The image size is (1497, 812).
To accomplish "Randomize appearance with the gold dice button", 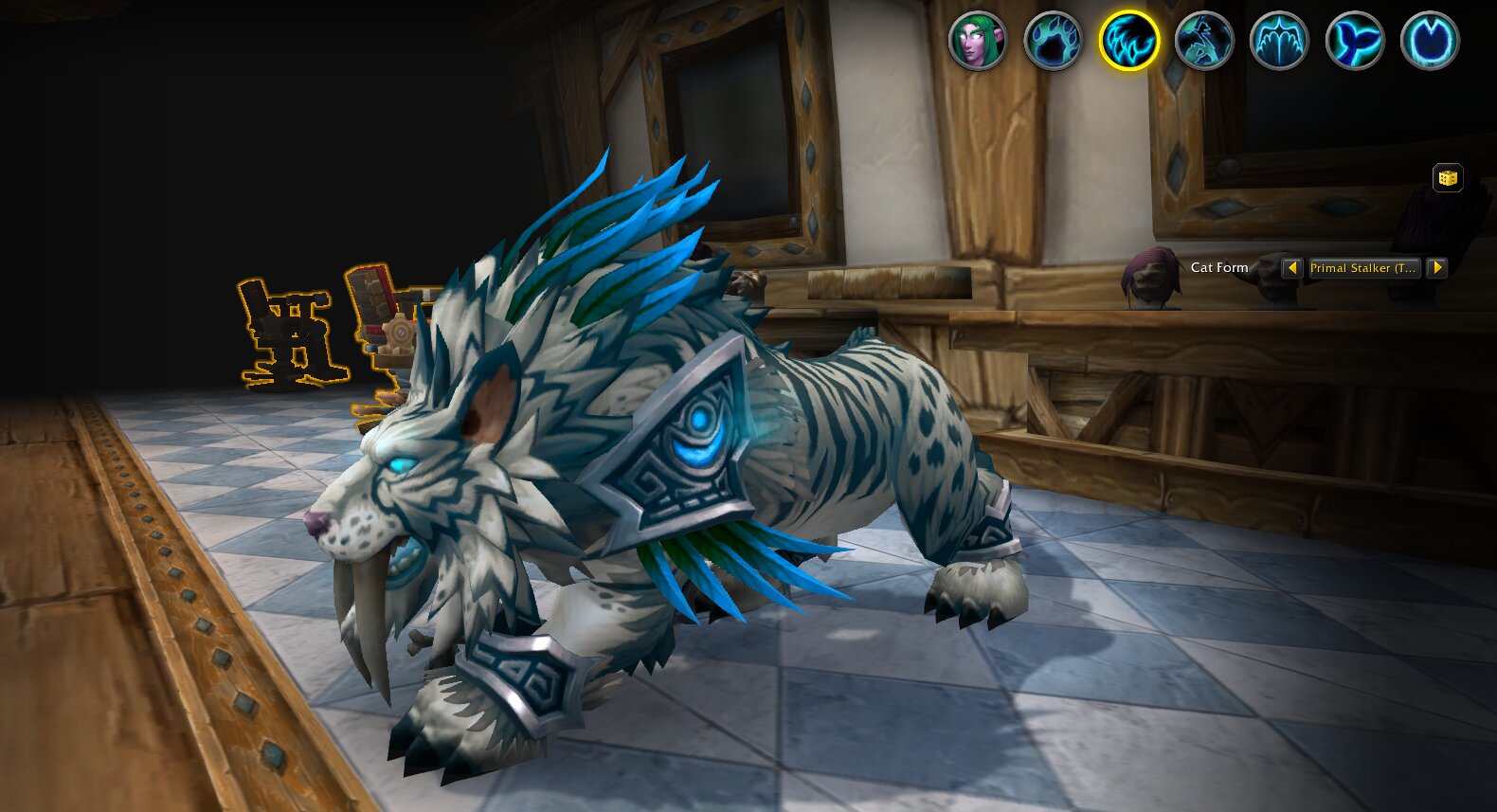I will [1447, 178].
